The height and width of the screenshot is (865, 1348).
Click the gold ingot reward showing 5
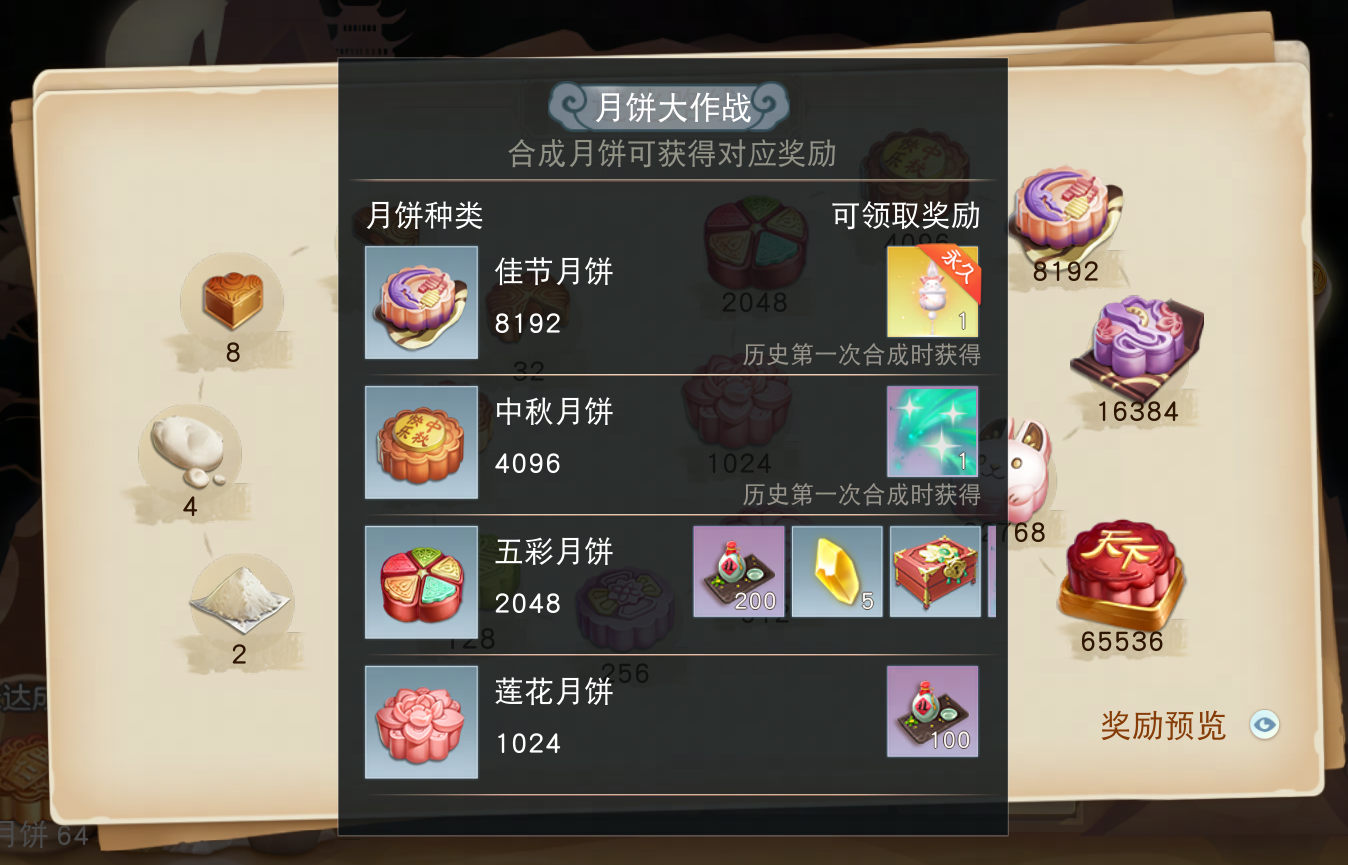[836, 570]
